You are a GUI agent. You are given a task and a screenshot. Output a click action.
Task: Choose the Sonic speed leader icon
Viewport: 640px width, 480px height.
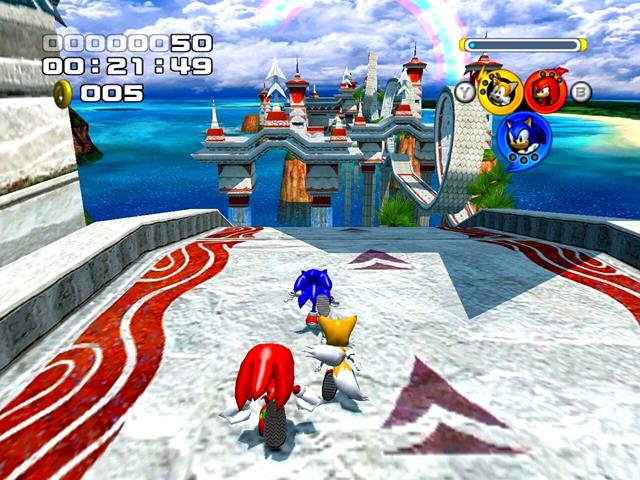pos(523,140)
